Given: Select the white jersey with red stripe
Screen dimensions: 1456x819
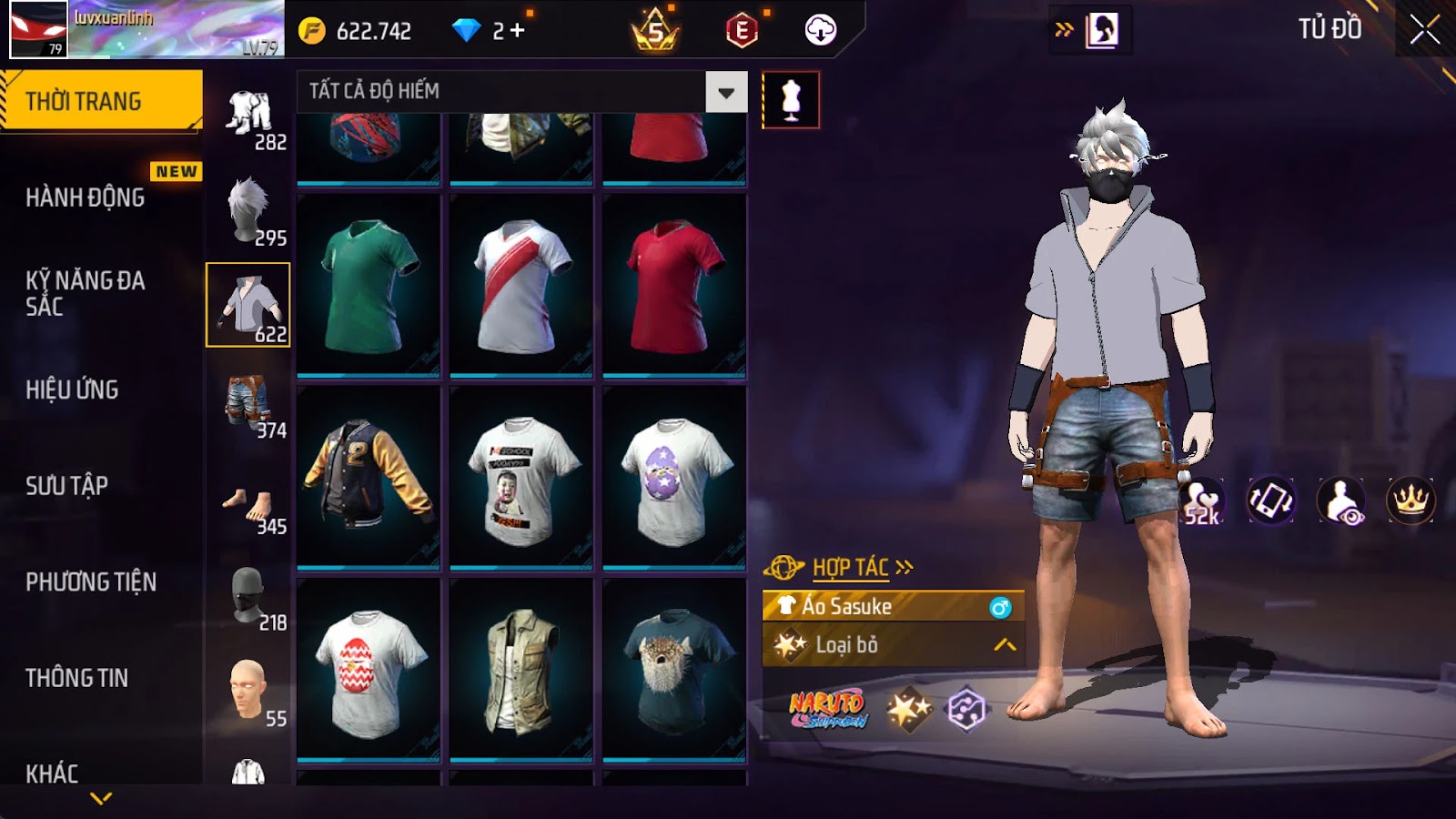Looking at the screenshot, I should [521, 285].
